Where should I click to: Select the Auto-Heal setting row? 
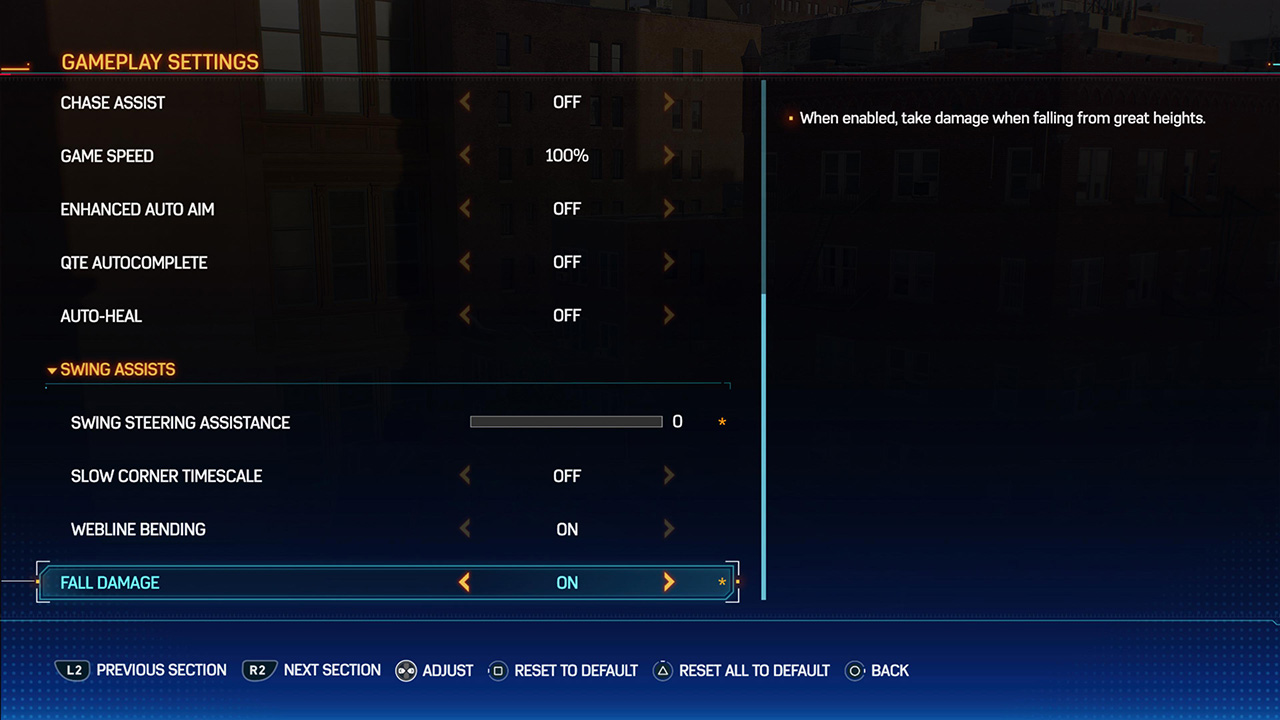pos(101,316)
